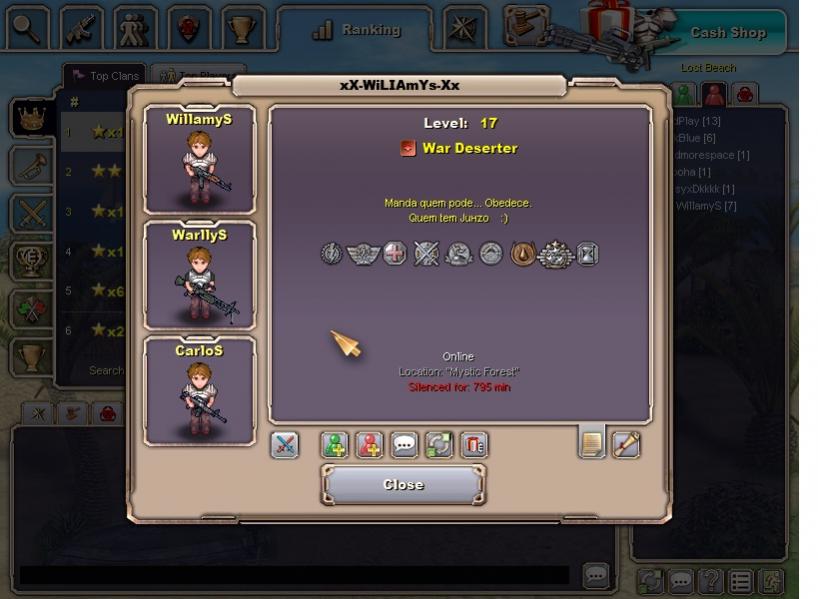Select the WarllyS character portrait
The height and width of the screenshot is (599, 818).
pos(199,275)
